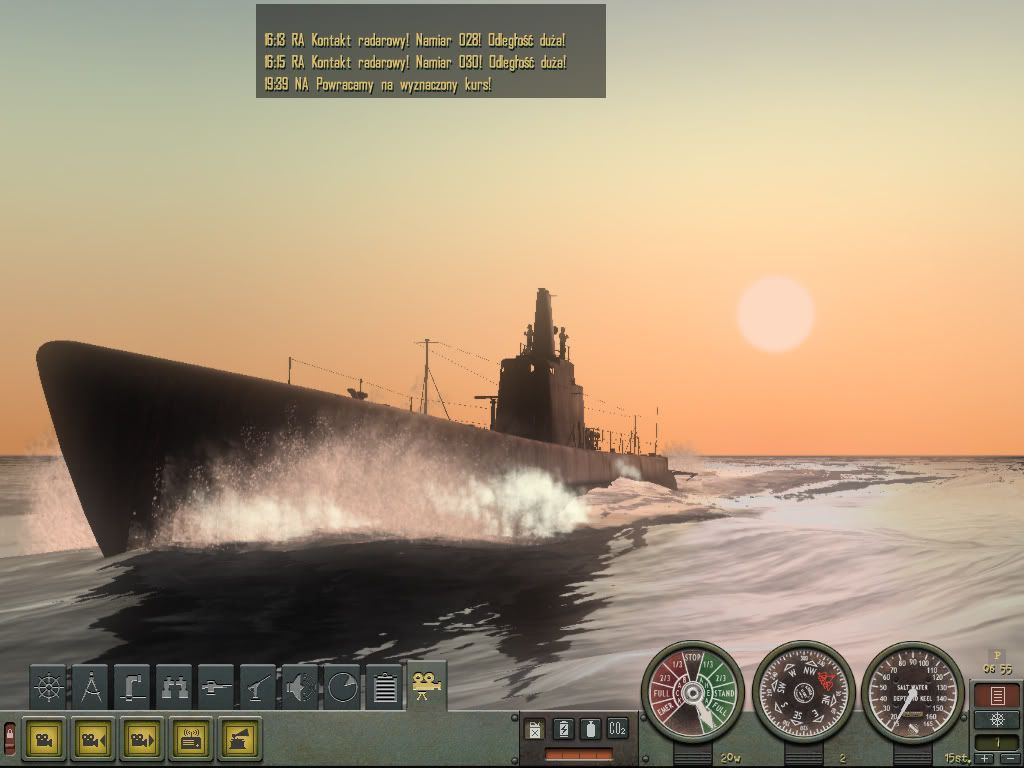Image resolution: width=1024 pixels, height=768 pixels.
Task: Activate the free camera button
Action: click(x=45, y=739)
